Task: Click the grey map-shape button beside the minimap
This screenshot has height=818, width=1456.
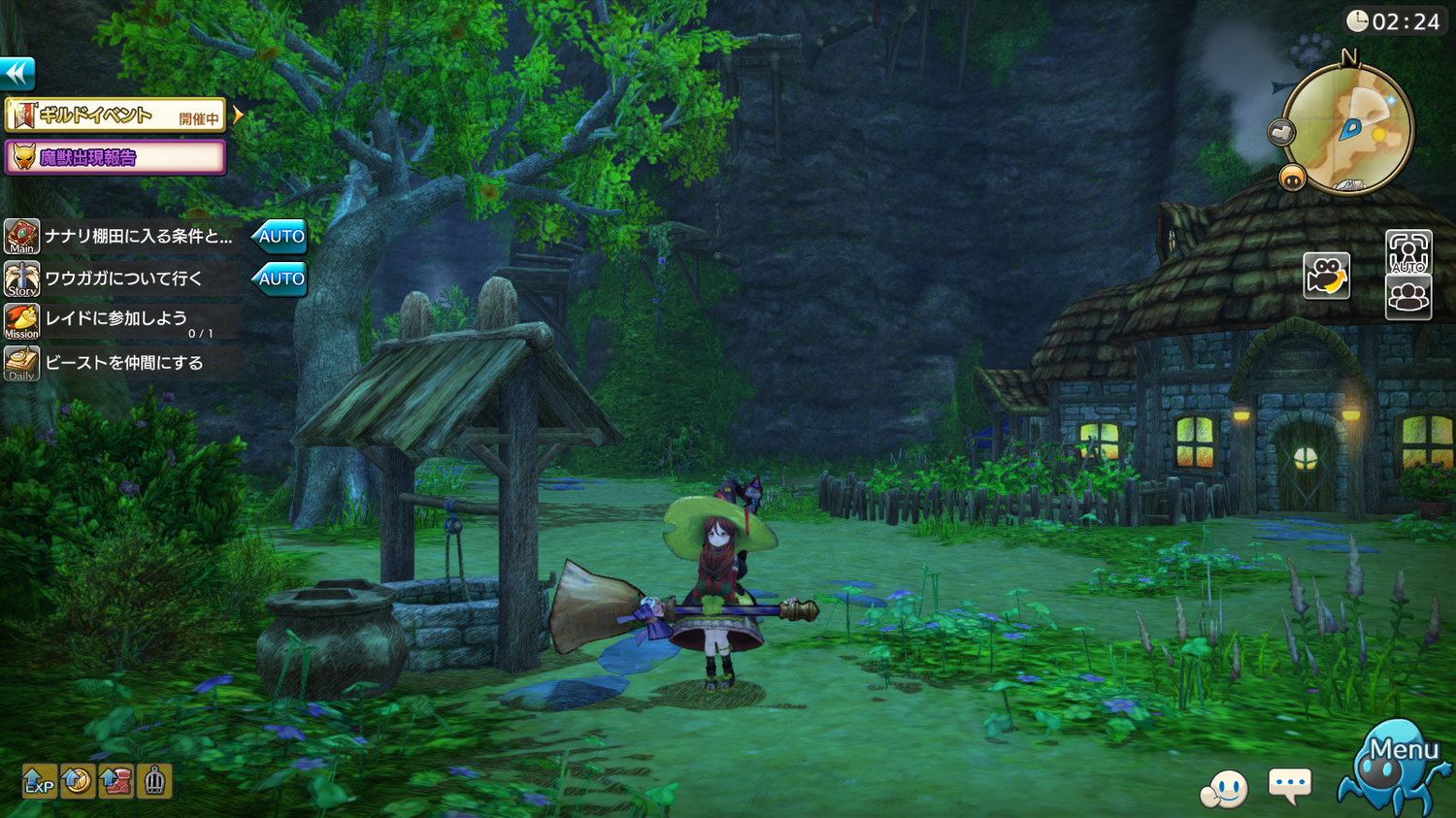Action: [x=1281, y=132]
